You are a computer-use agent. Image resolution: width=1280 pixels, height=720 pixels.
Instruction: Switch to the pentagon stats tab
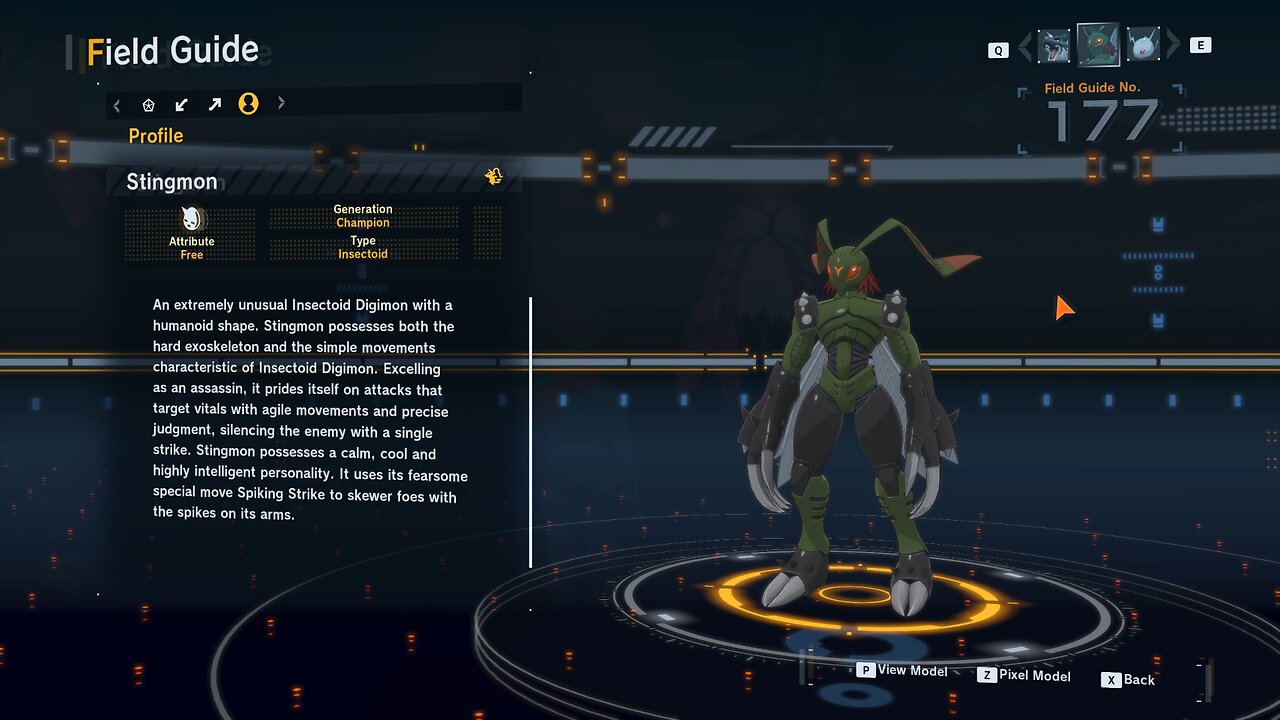tap(149, 104)
